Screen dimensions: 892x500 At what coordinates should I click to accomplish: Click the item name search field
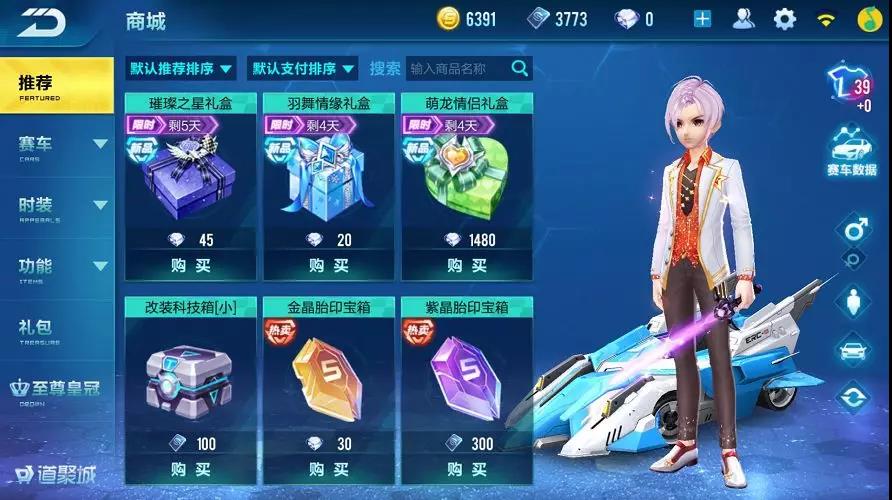pyautogui.click(x=458, y=69)
